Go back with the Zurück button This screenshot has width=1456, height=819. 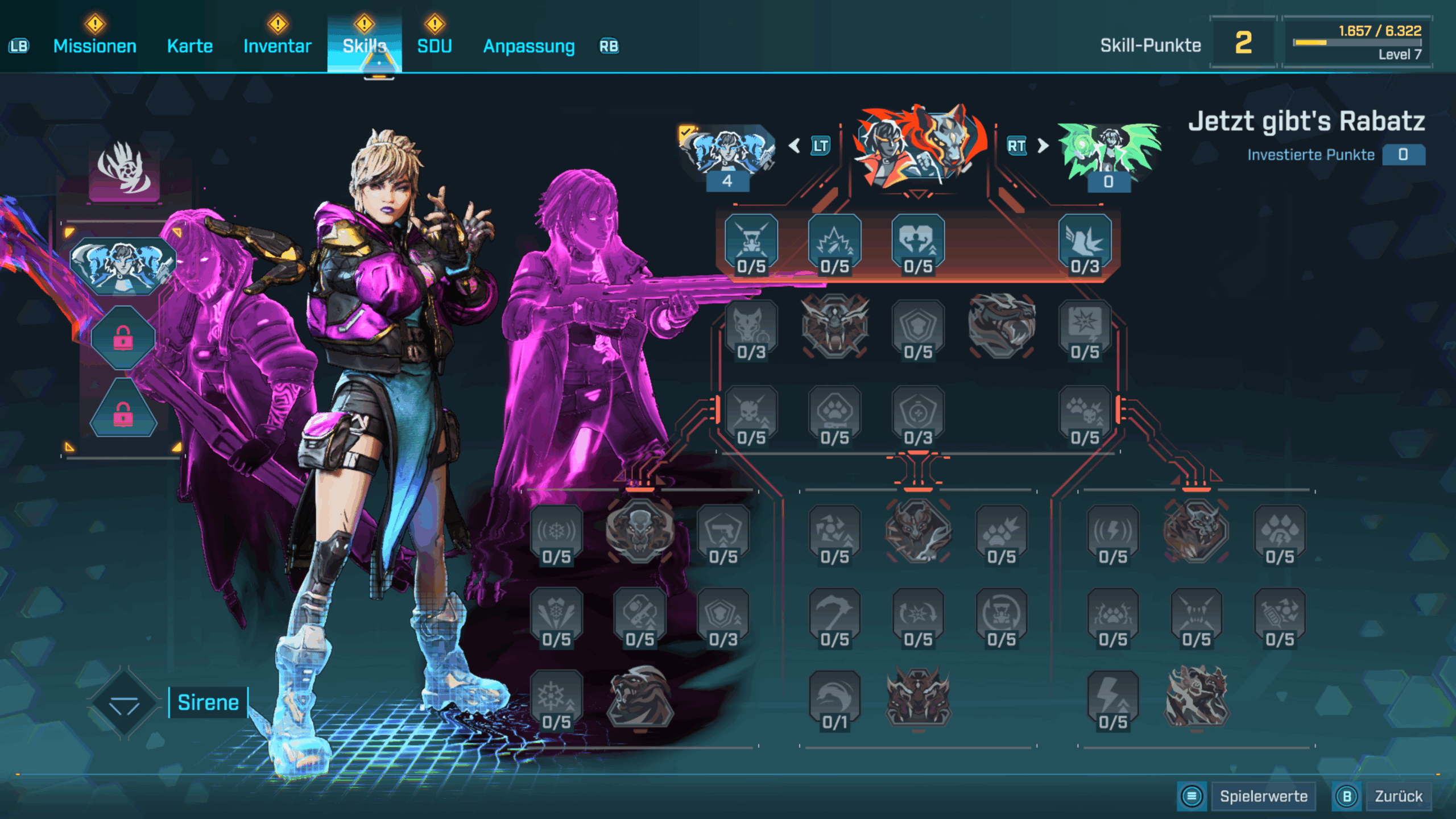click(x=1398, y=796)
